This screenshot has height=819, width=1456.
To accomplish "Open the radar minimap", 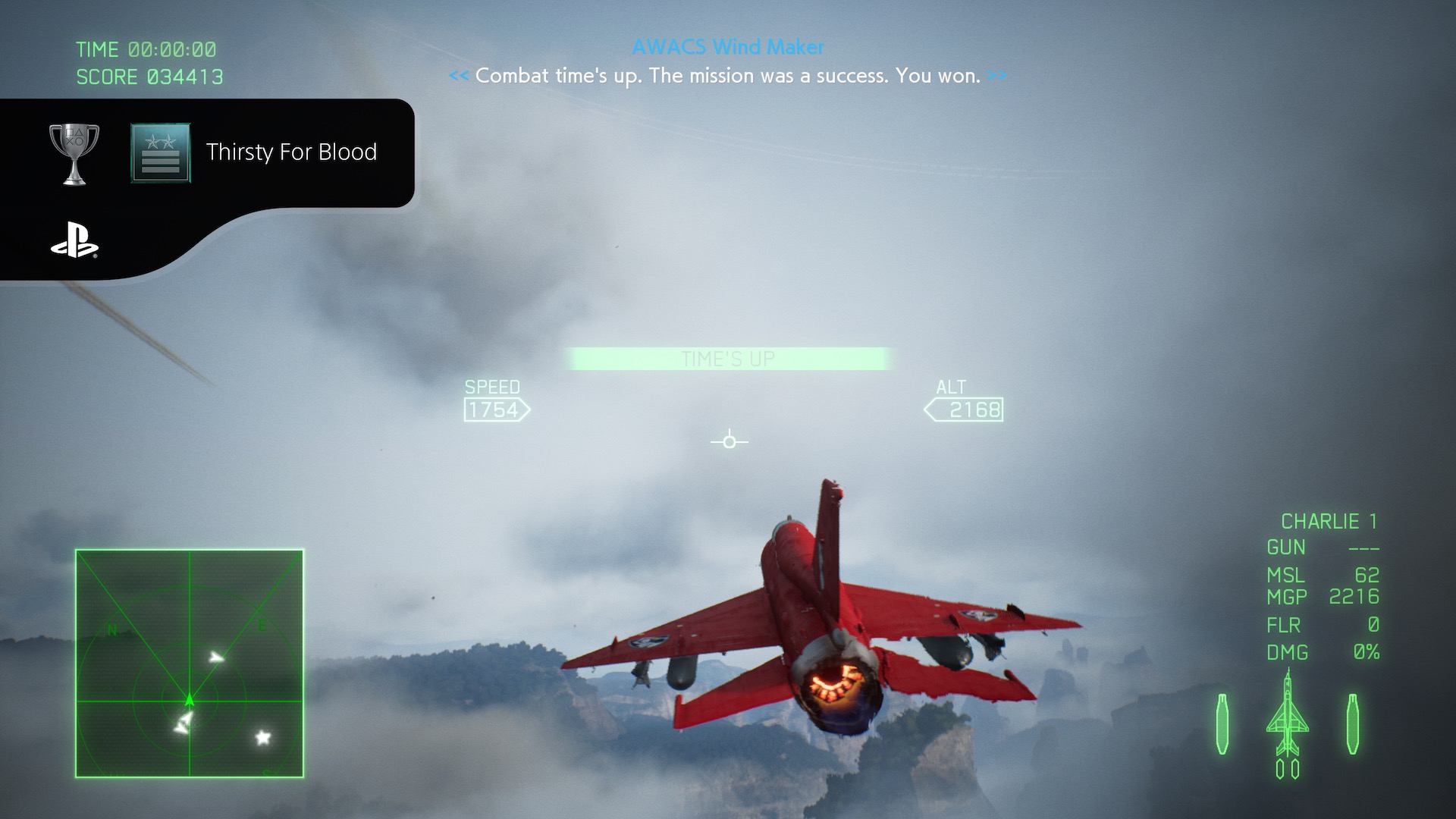I will (x=190, y=664).
